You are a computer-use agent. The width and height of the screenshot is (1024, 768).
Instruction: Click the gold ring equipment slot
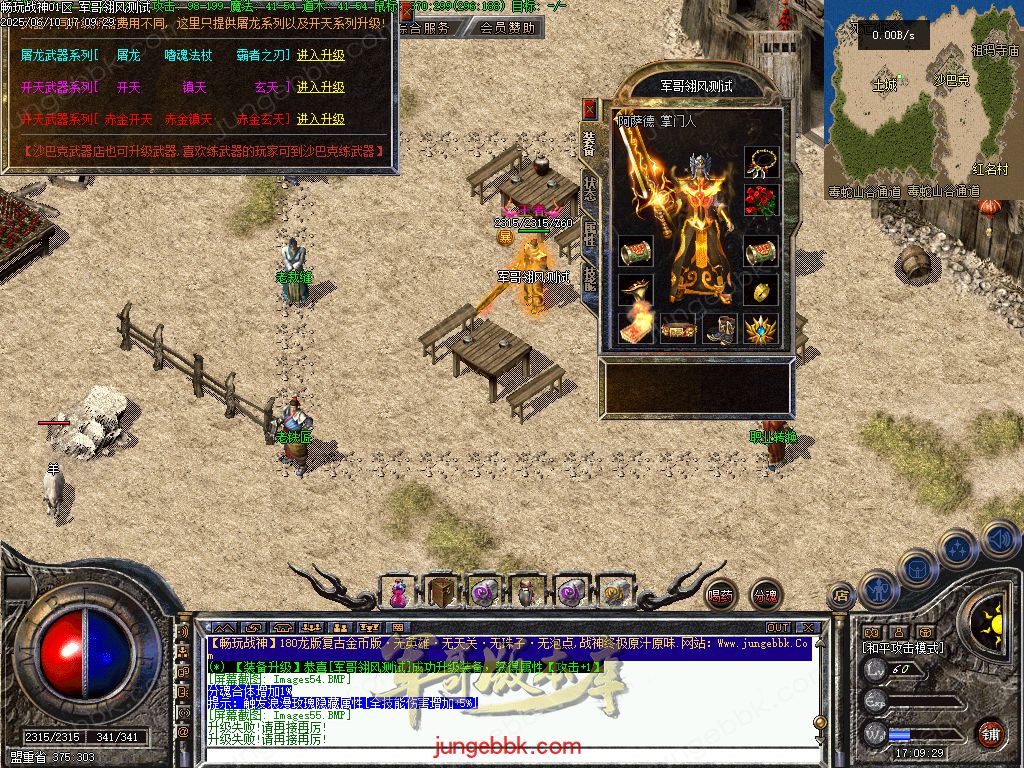tap(761, 291)
